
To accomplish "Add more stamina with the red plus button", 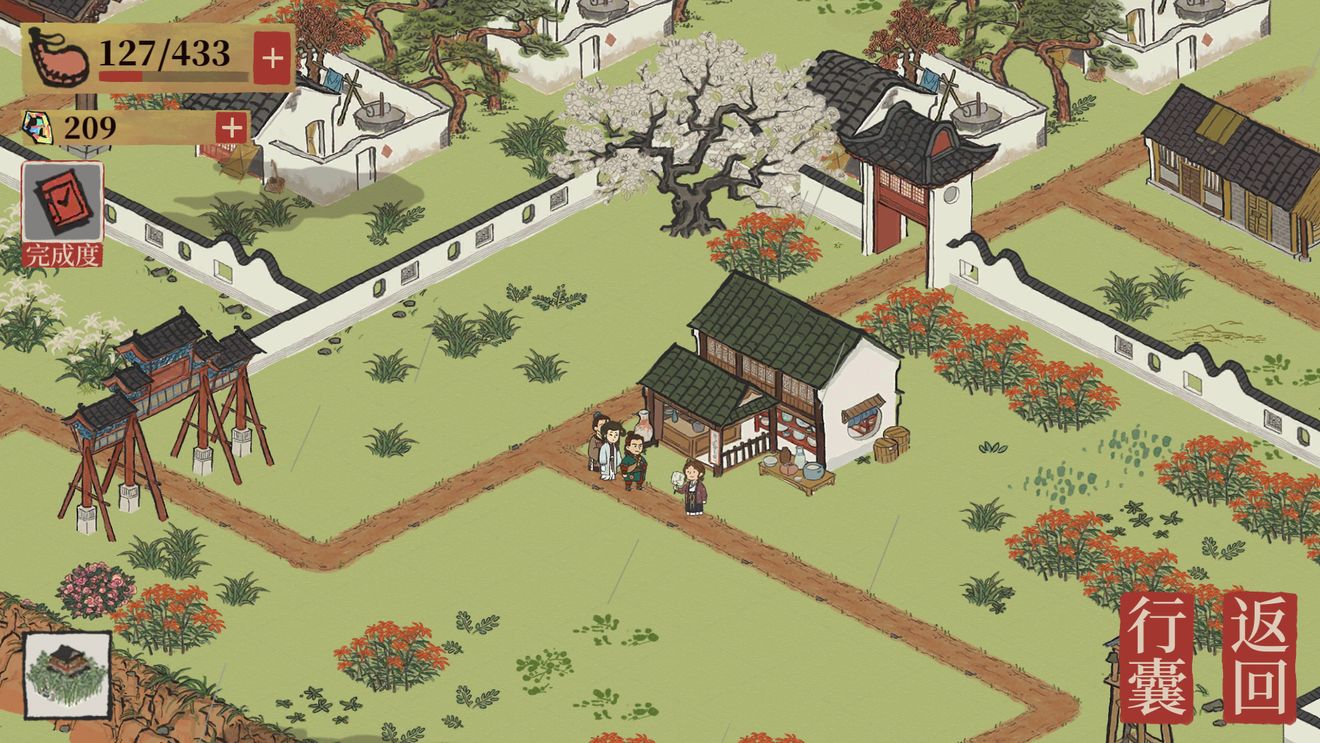I will tap(272, 58).
